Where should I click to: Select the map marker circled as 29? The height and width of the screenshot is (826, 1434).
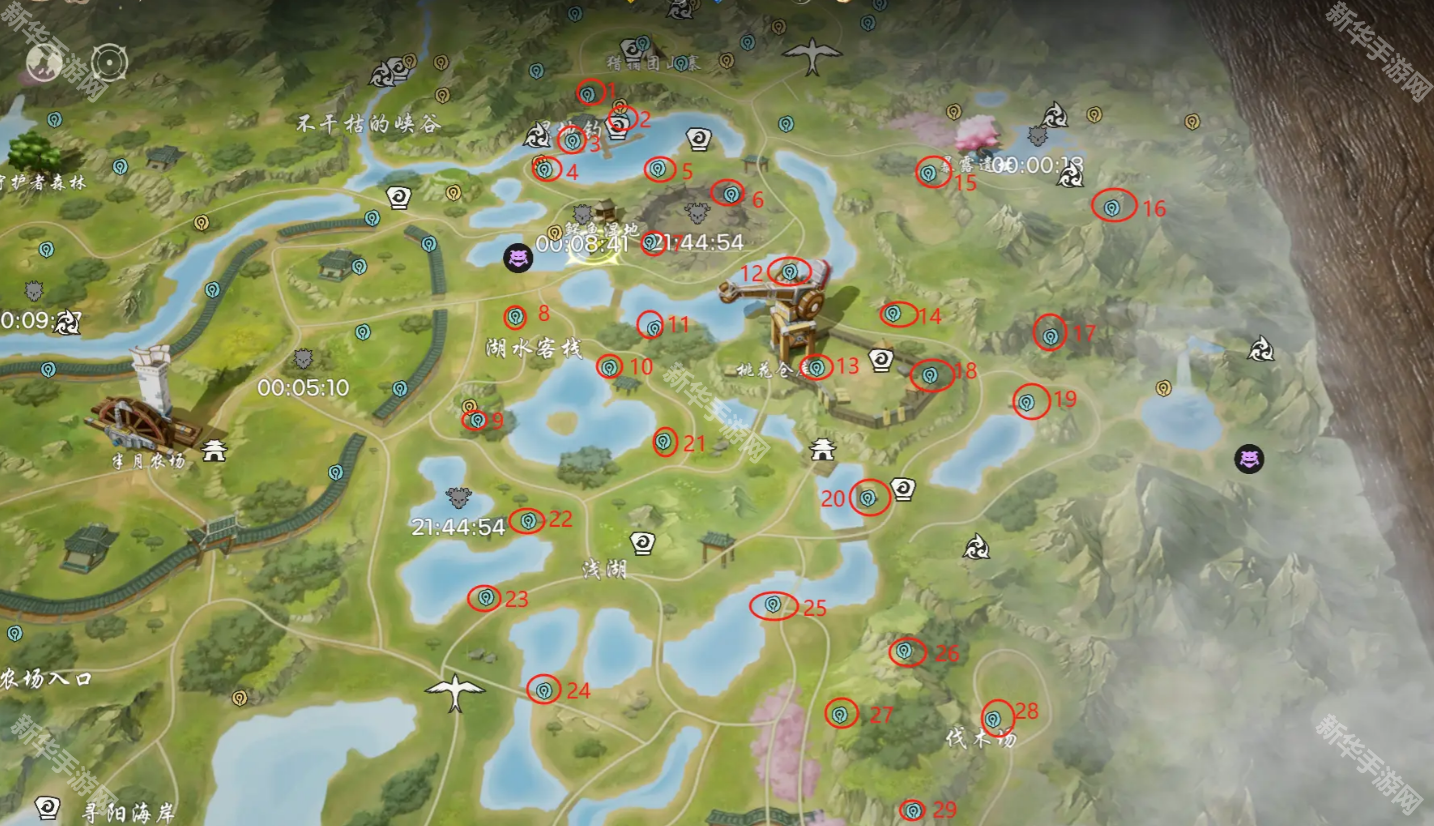tap(912, 809)
